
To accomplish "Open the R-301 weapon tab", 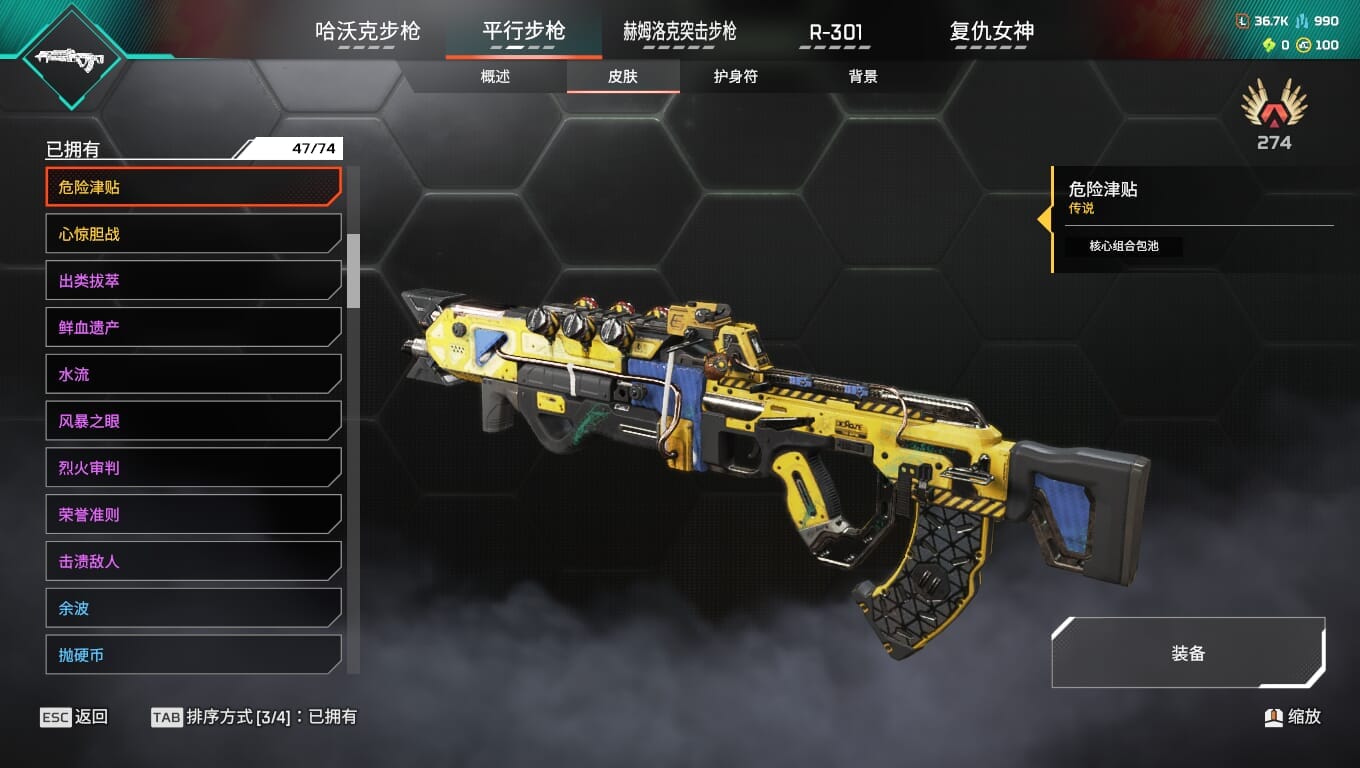I will pyautogui.click(x=835, y=31).
